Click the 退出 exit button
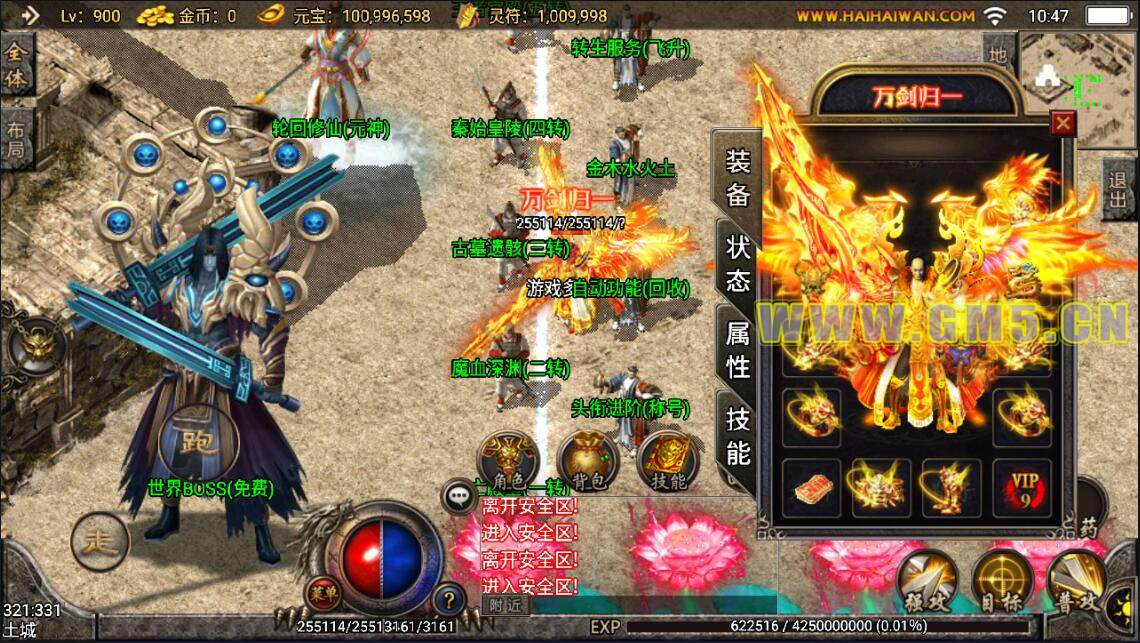This screenshot has width=1140, height=643. click(x=1118, y=188)
